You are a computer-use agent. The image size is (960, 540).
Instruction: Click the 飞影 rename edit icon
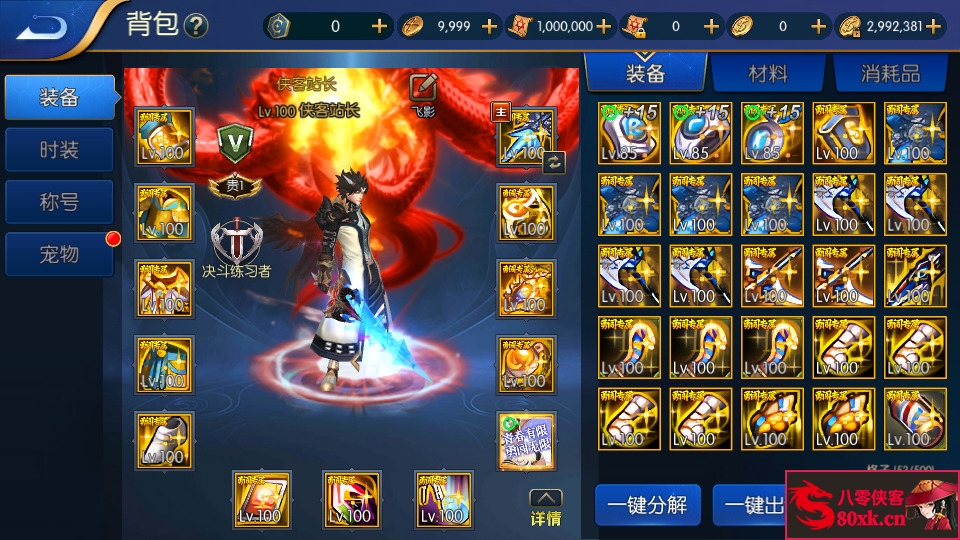pos(423,89)
